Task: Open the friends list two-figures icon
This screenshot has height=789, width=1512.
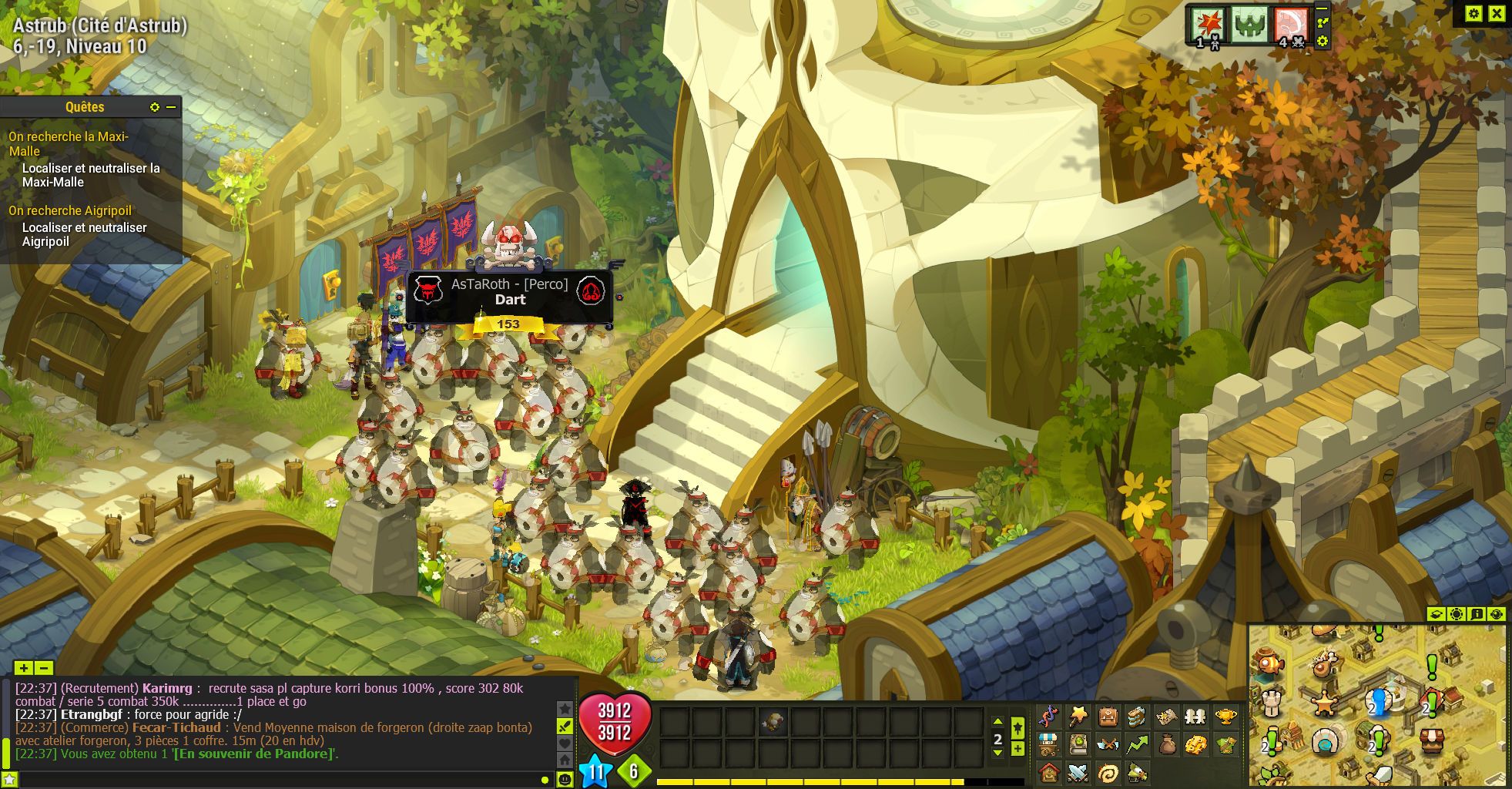Action: (1195, 717)
